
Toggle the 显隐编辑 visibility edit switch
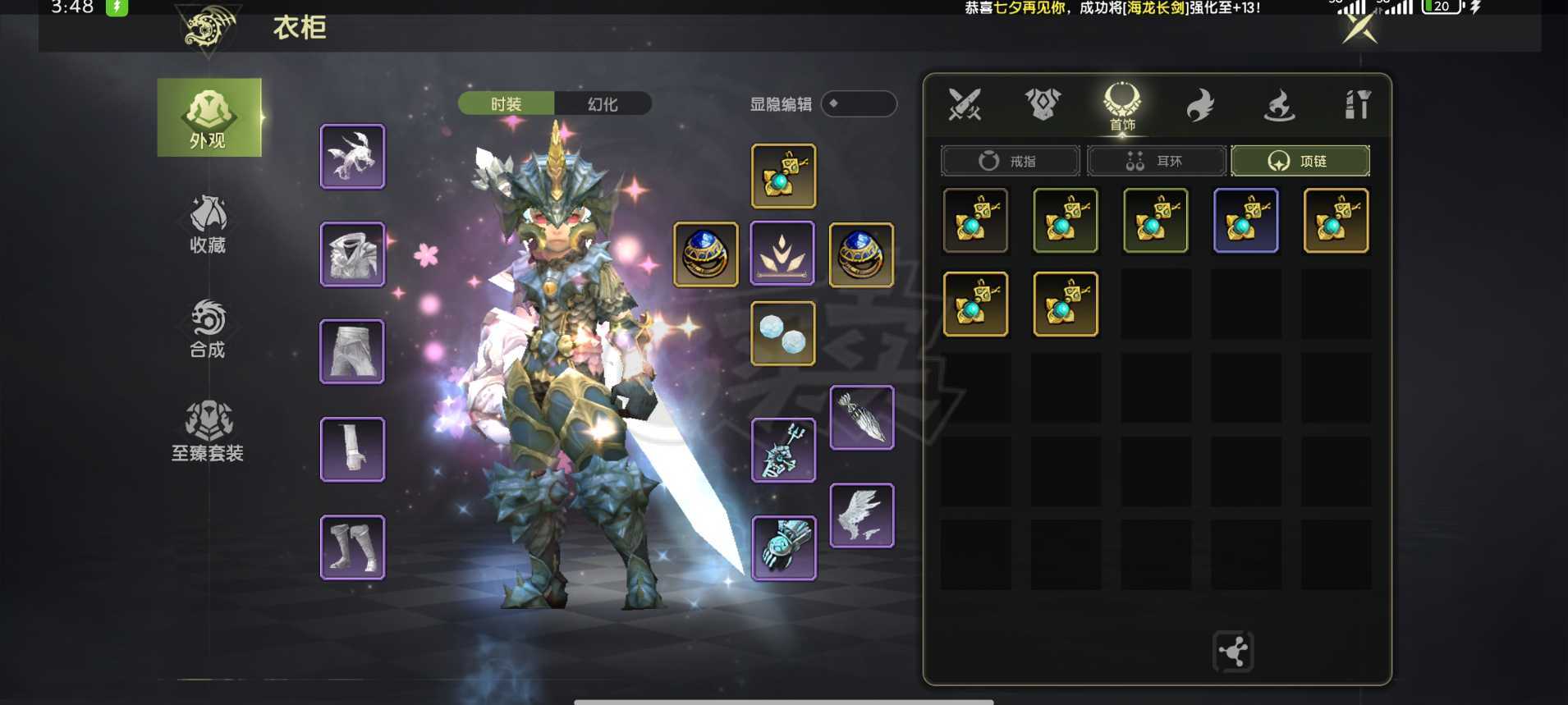[x=858, y=104]
